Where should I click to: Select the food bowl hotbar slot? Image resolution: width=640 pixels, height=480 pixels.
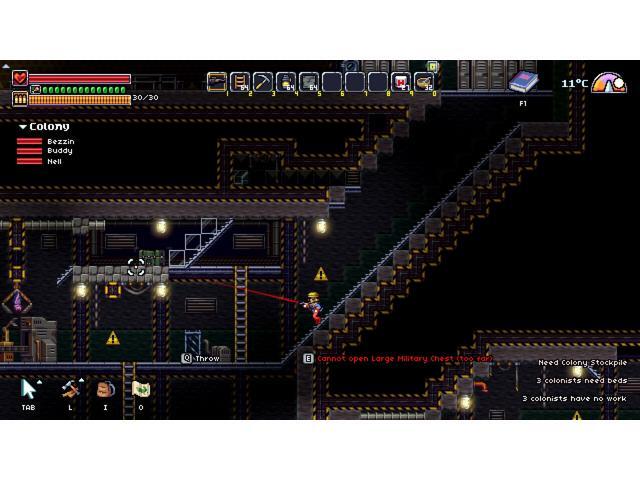pyautogui.click(x=425, y=82)
